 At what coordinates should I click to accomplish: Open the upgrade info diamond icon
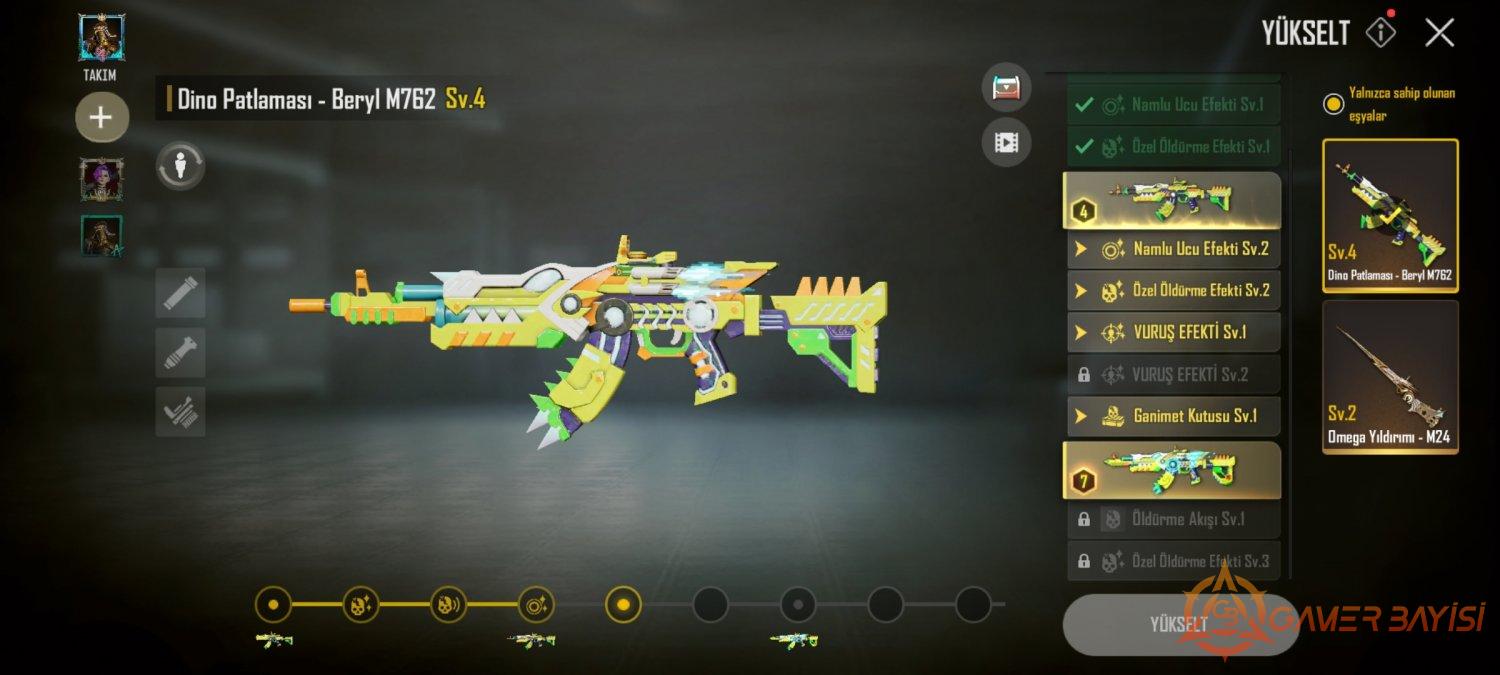(x=1381, y=33)
